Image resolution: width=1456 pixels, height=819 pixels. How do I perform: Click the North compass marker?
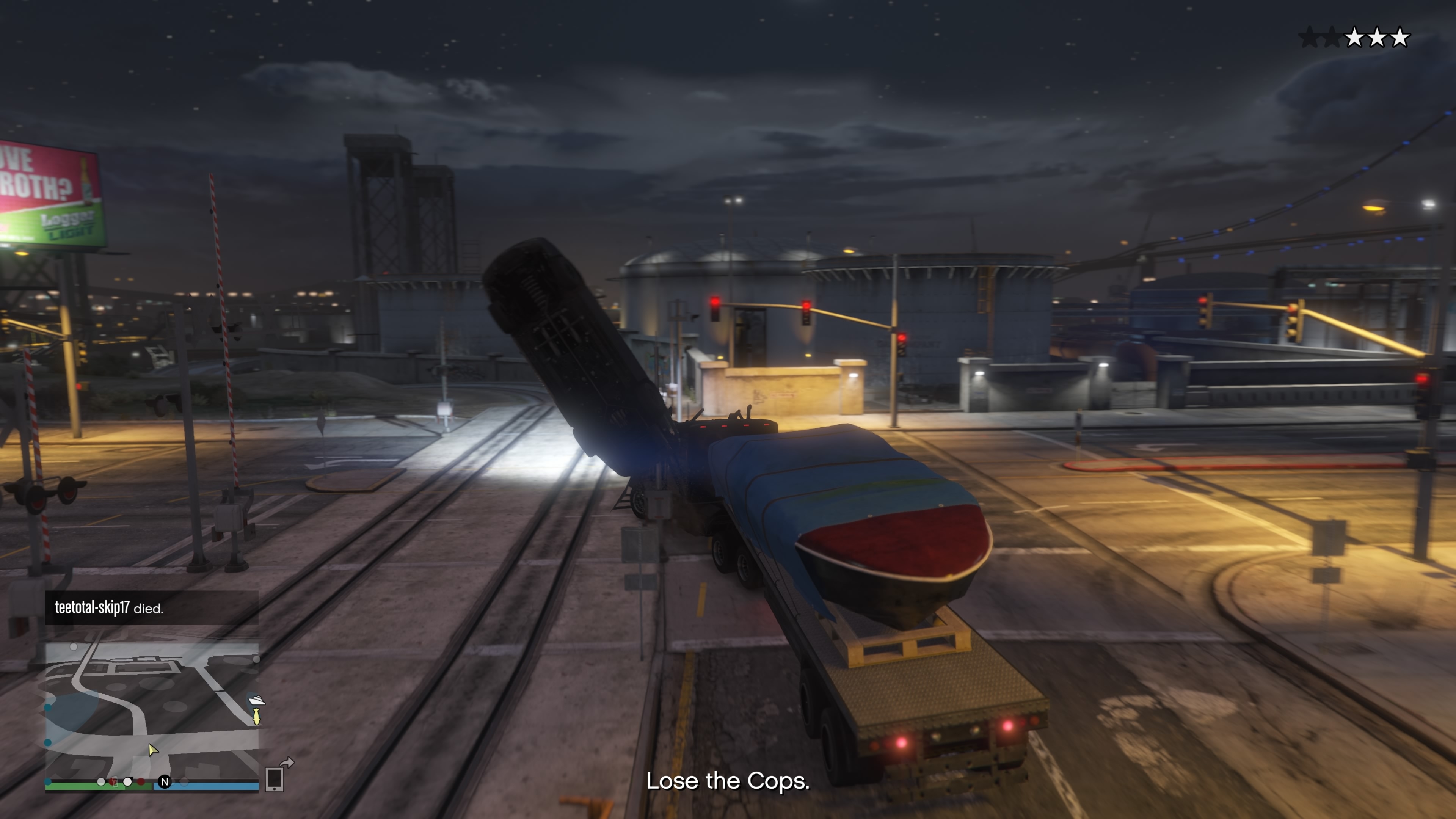pos(165,782)
